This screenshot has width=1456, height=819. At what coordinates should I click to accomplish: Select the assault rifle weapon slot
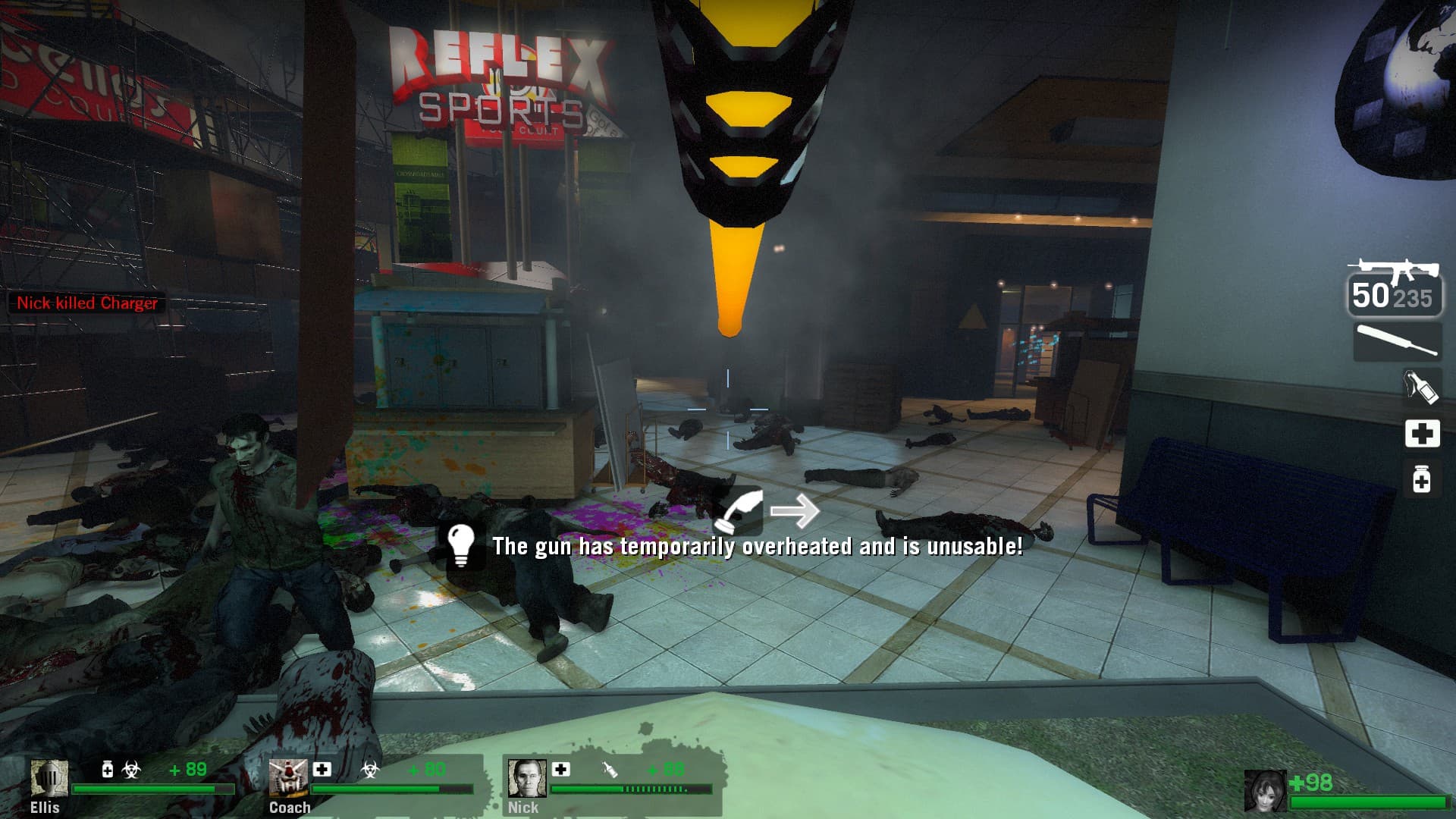coord(1394,287)
